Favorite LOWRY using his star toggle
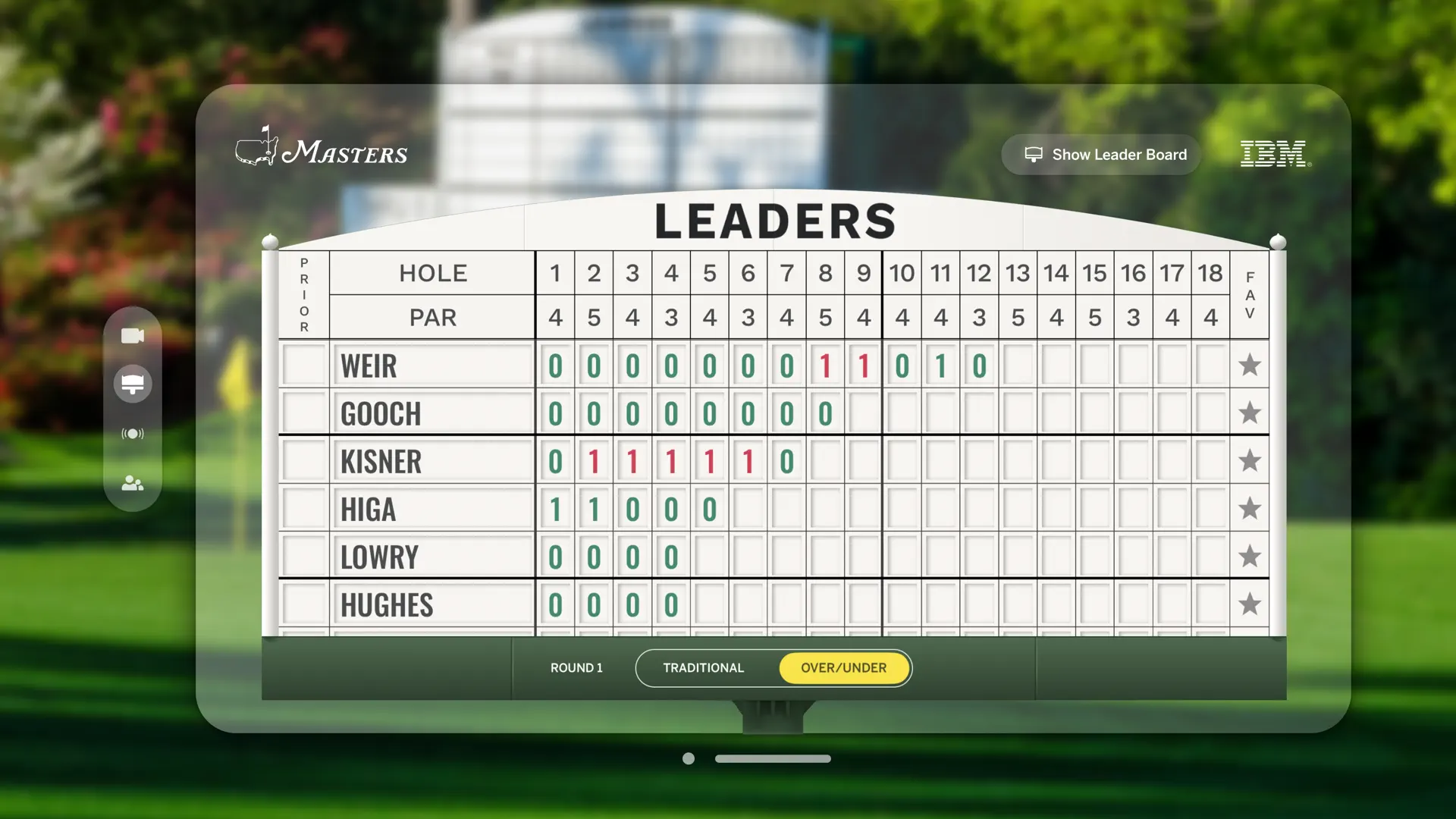The width and height of the screenshot is (1456, 819). coord(1250,556)
